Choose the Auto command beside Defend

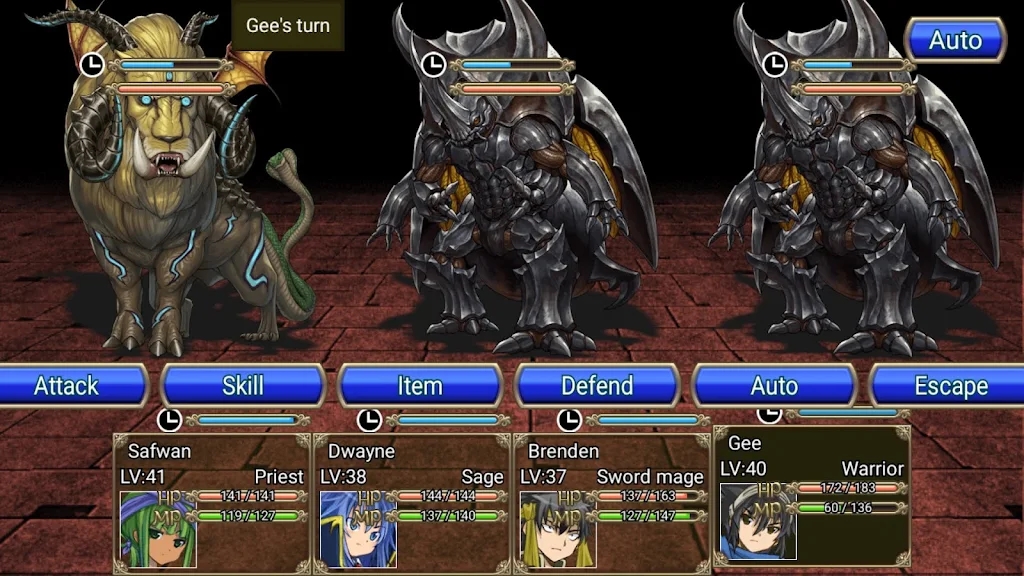tap(774, 386)
